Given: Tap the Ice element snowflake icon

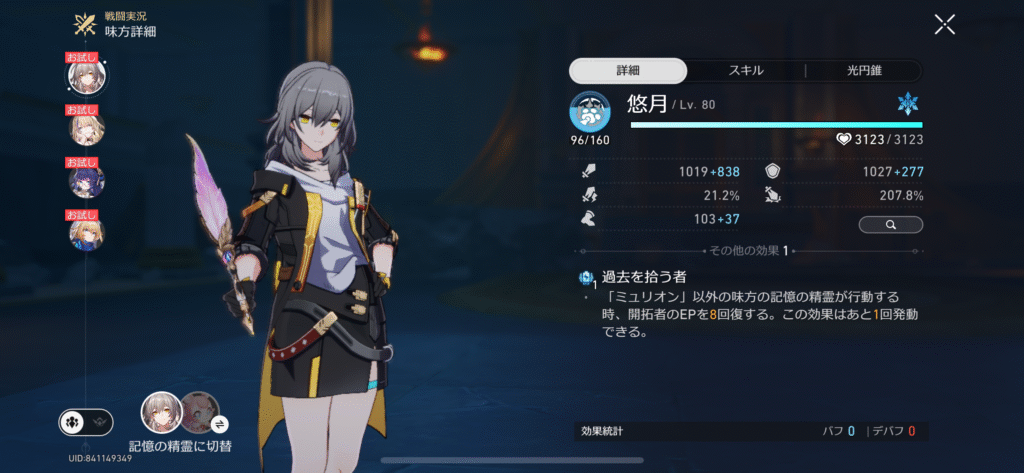Looking at the screenshot, I should pyautogui.click(x=907, y=103).
